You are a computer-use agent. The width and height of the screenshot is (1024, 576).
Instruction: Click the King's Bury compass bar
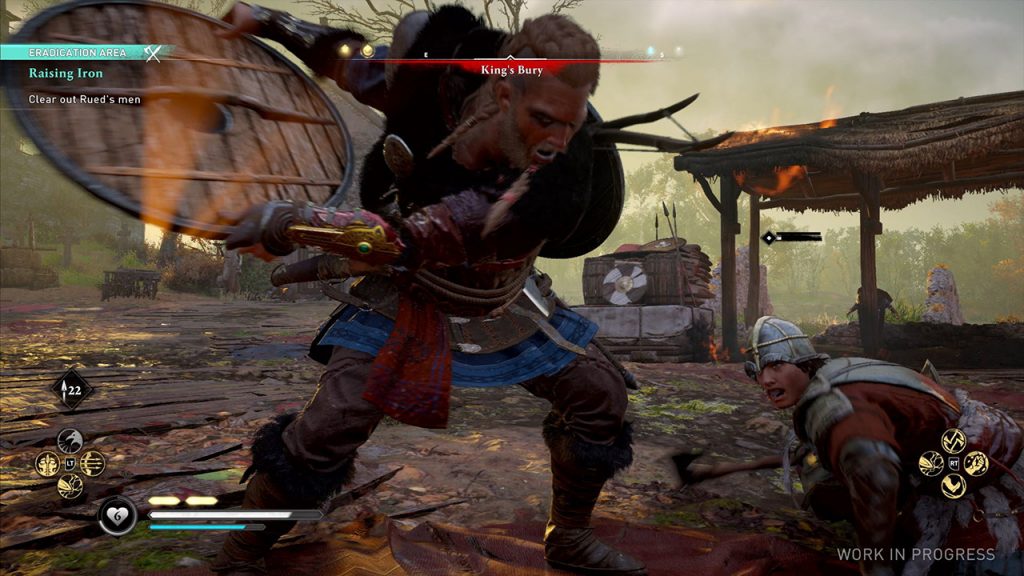point(511,70)
